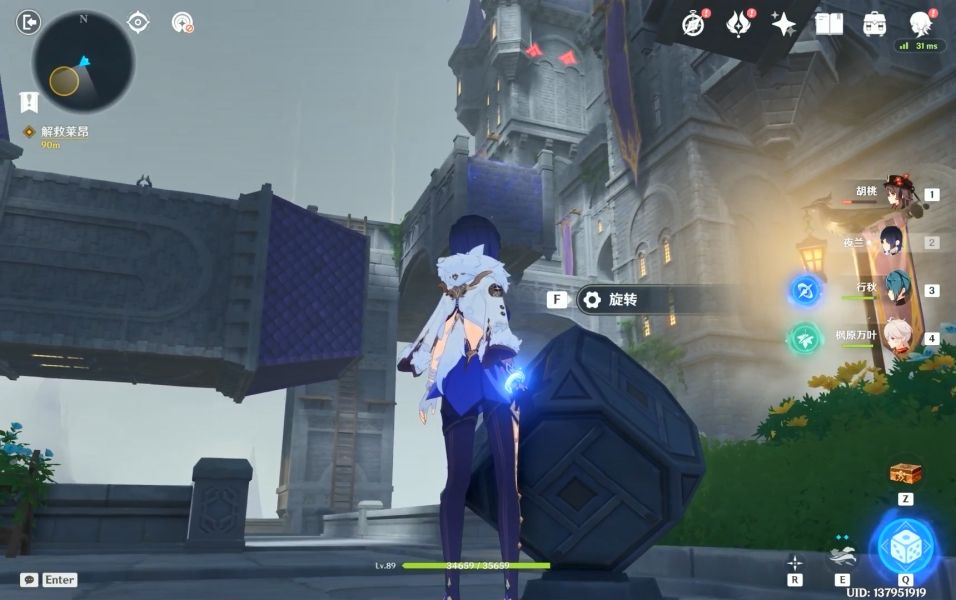Open the compass events icon
The width and height of the screenshot is (956, 600).
[693, 24]
